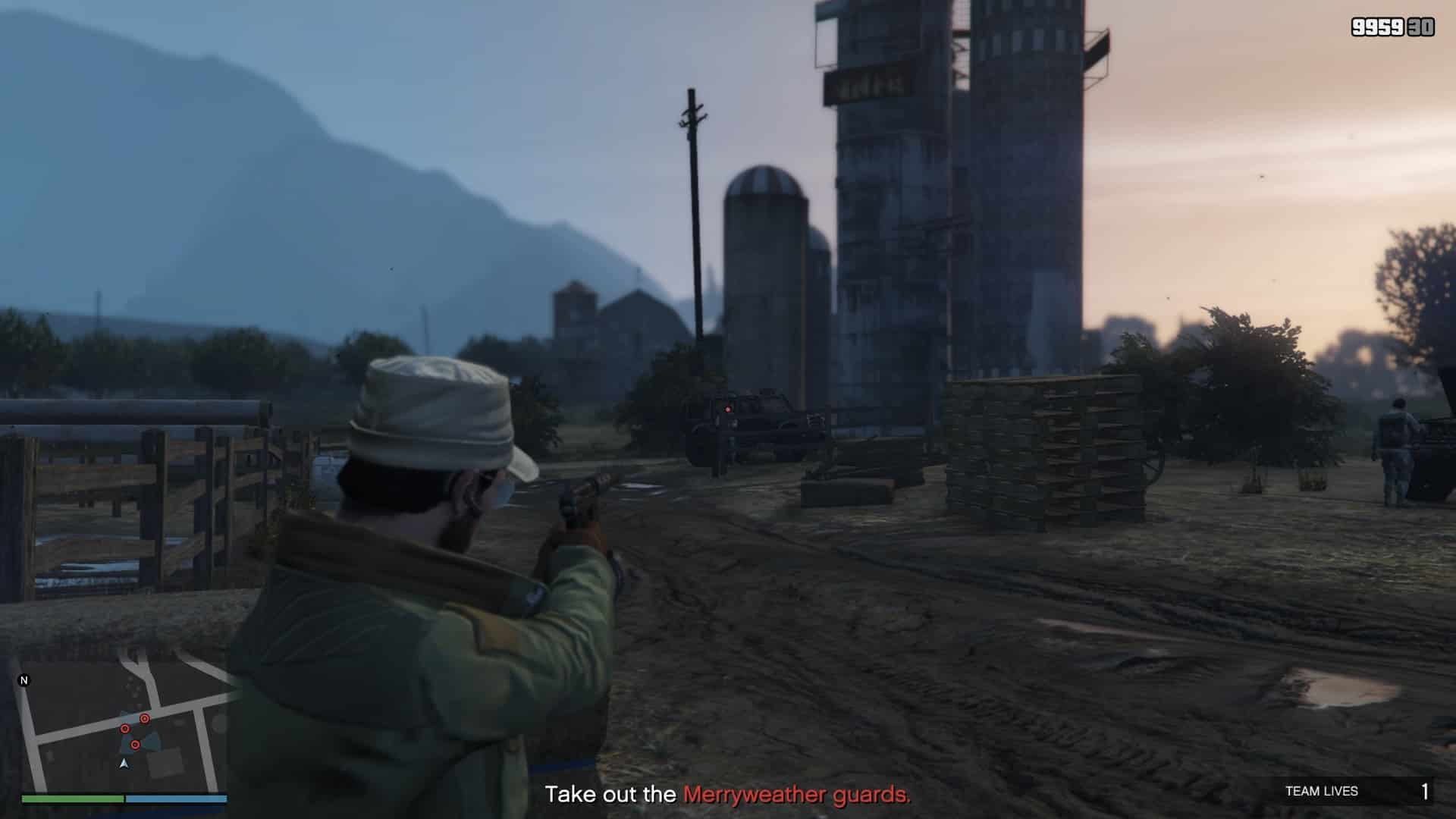Click the middle red enemy blip
The width and height of the screenshot is (1456, 819).
point(125,729)
